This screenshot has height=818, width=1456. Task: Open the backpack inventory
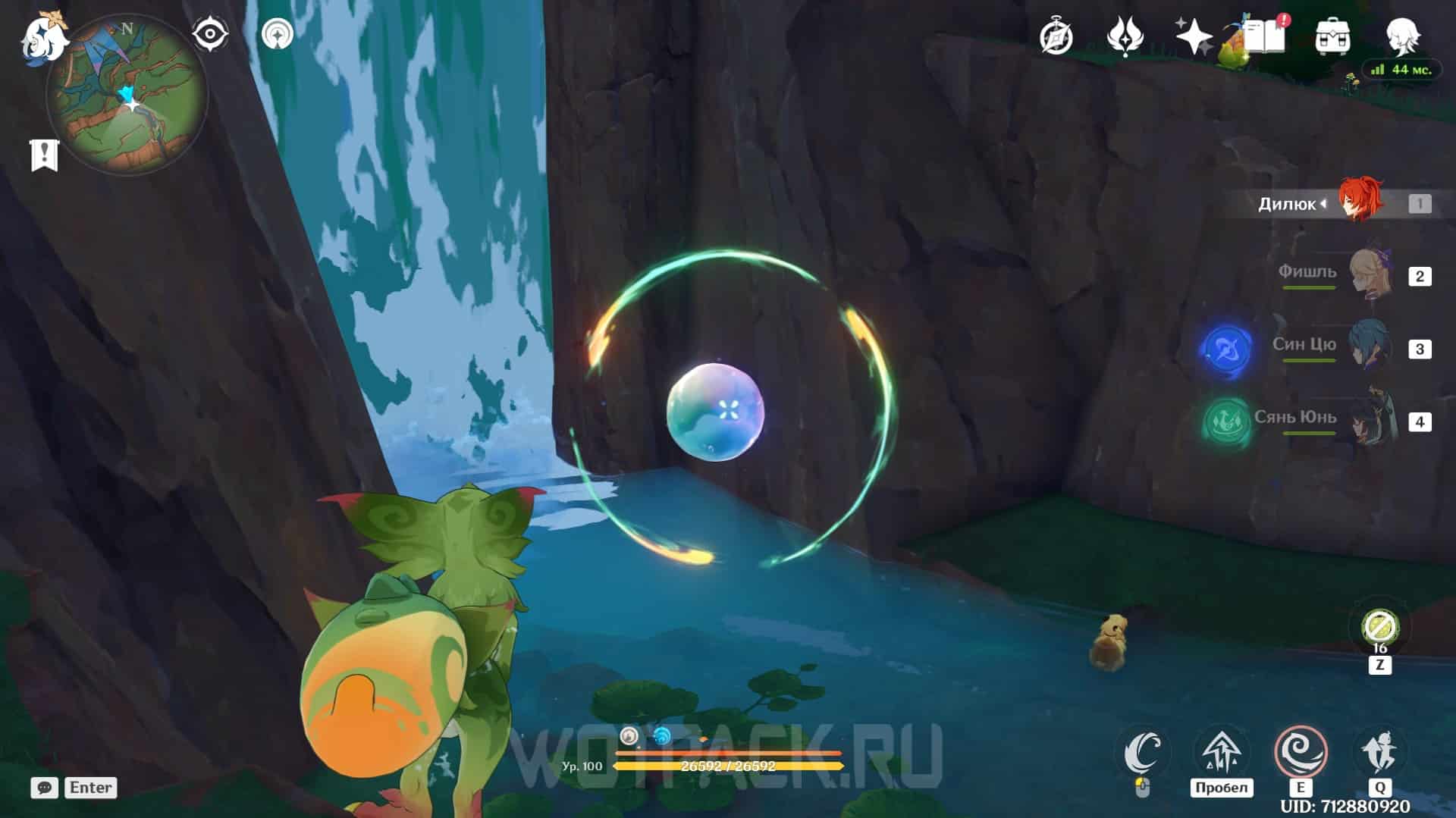1332,36
